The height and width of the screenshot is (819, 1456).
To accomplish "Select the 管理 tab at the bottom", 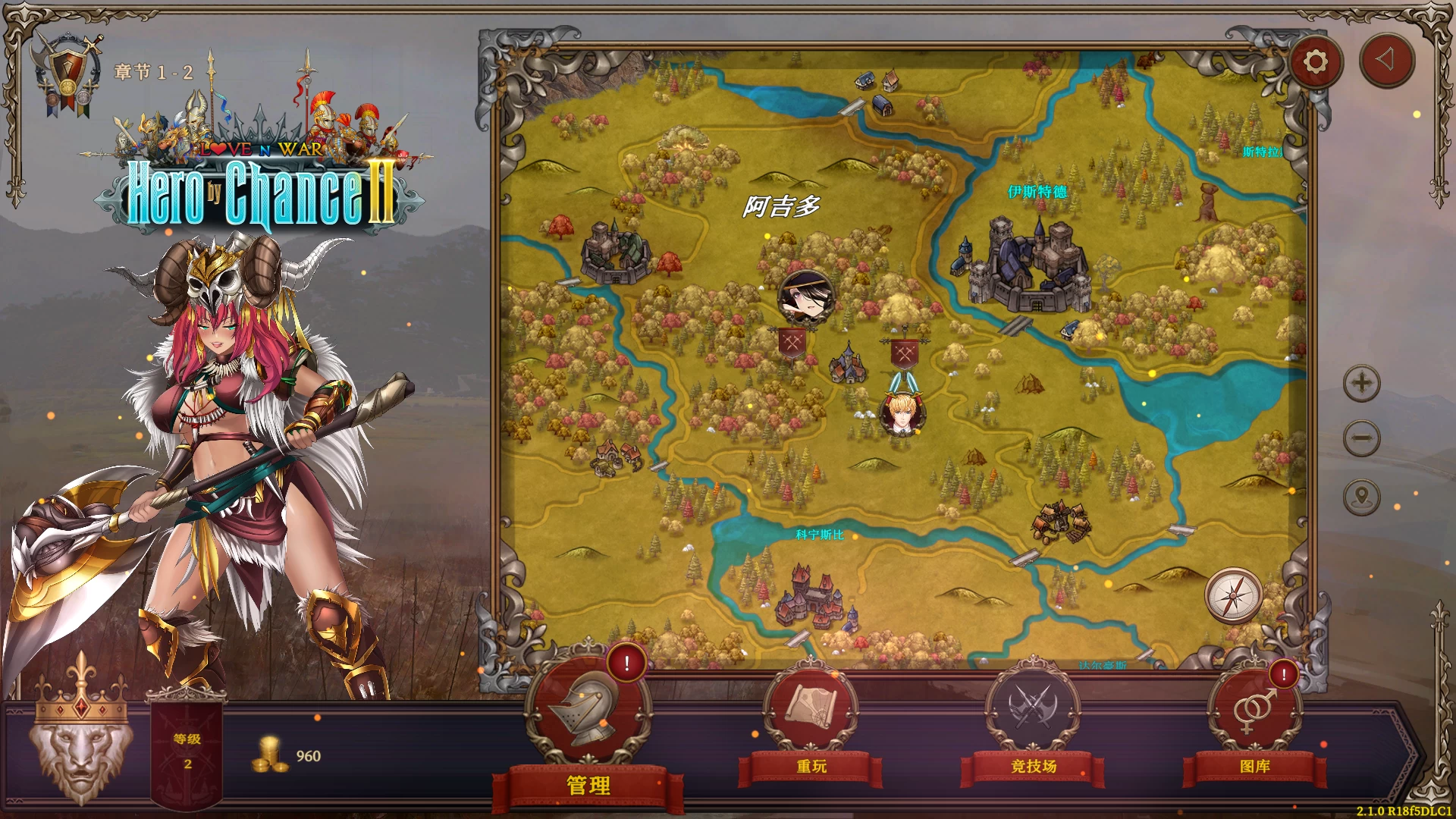I will coord(588,786).
